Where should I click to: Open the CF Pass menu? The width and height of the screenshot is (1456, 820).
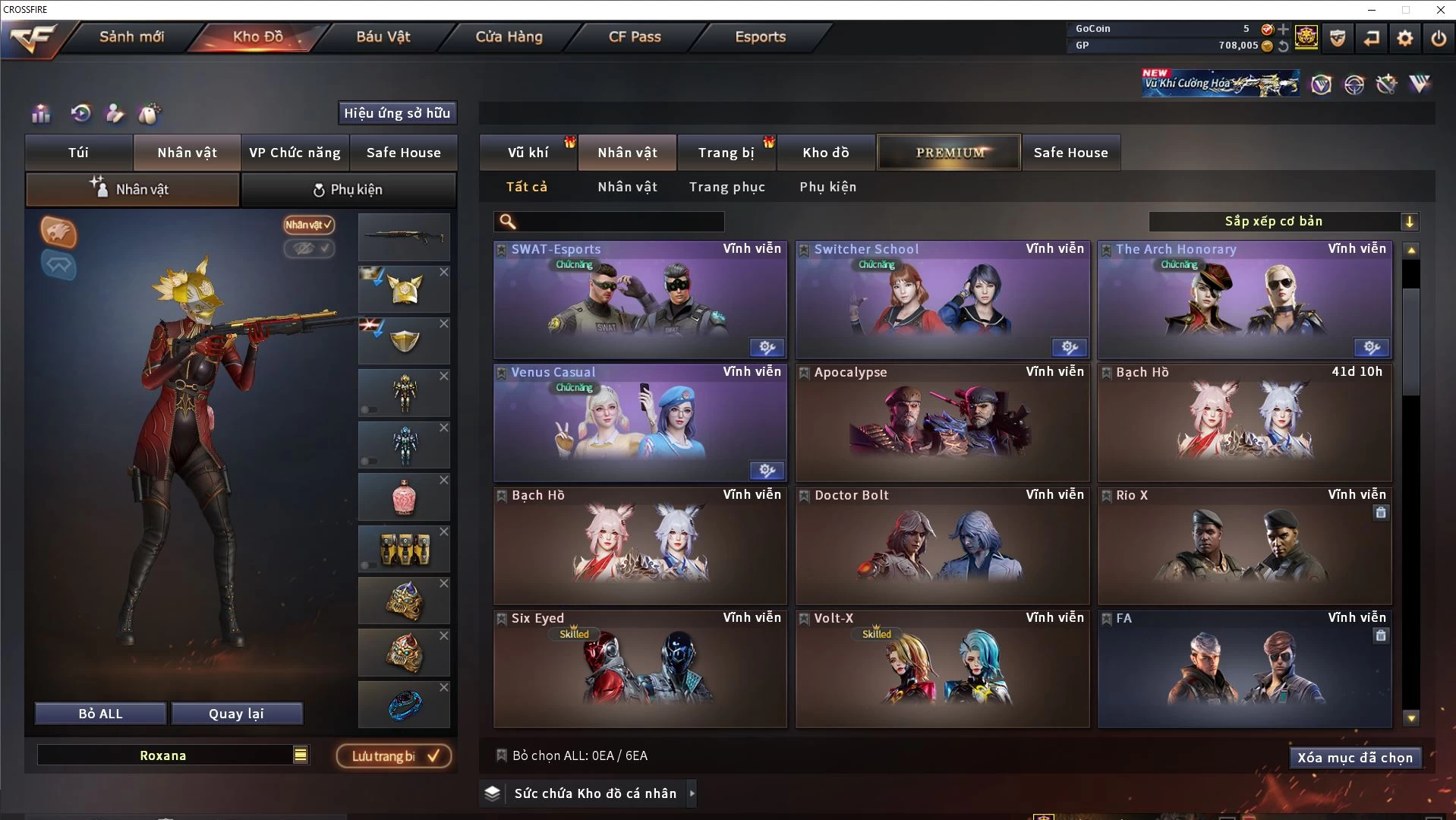(x=635, y=36)
